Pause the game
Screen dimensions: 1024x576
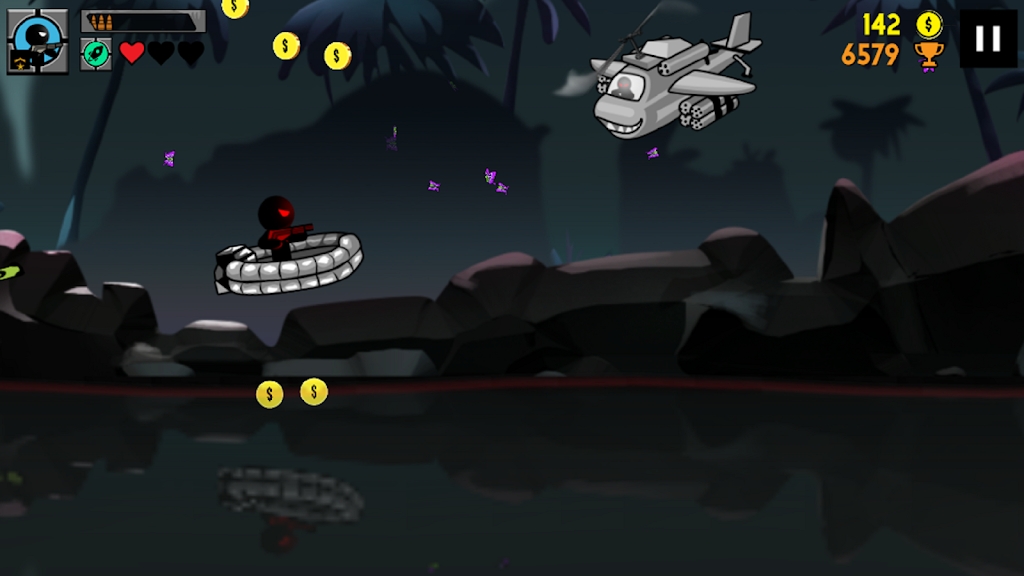pos(987,39)
